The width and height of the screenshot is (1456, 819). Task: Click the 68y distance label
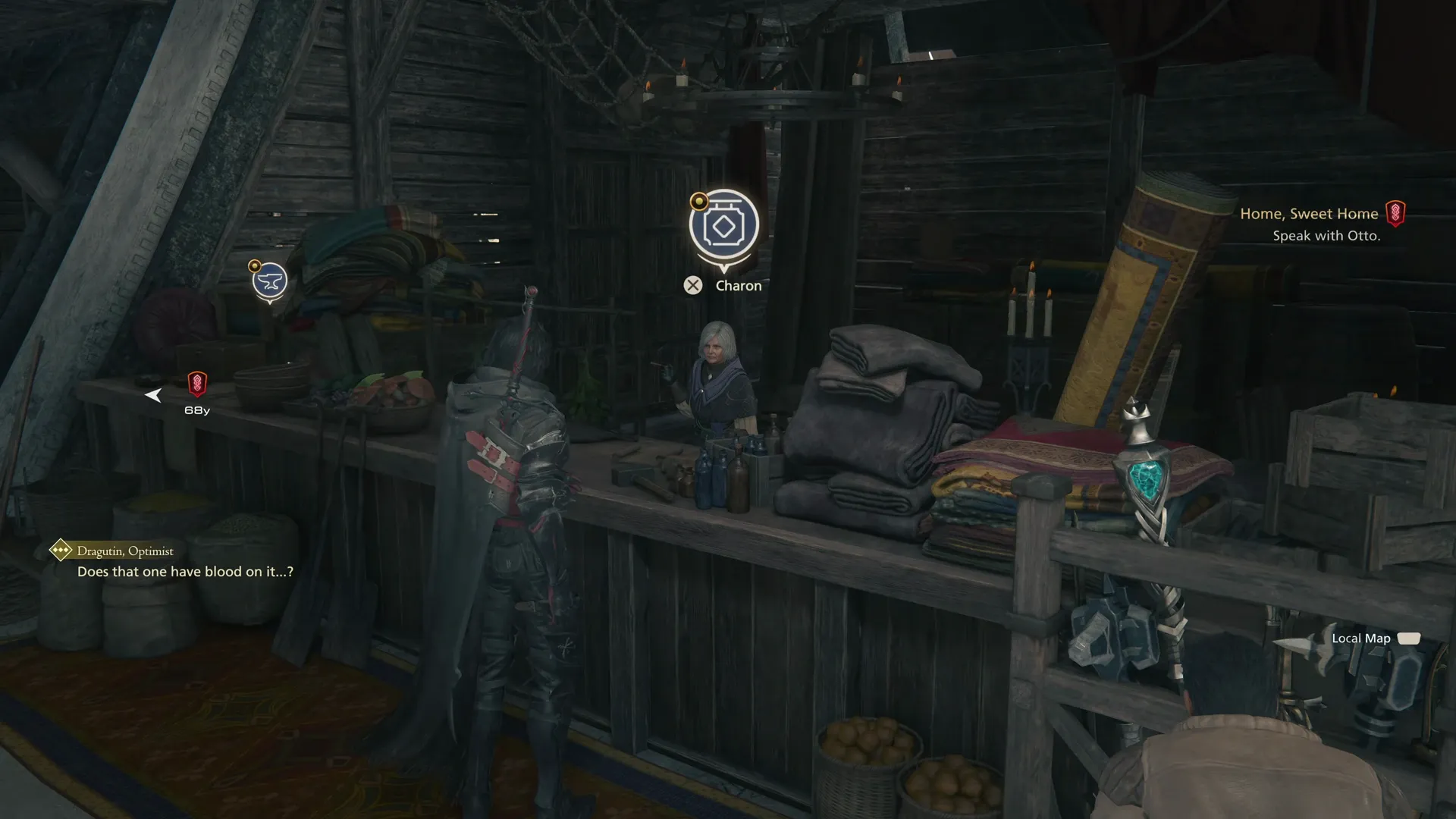point(196,409)
